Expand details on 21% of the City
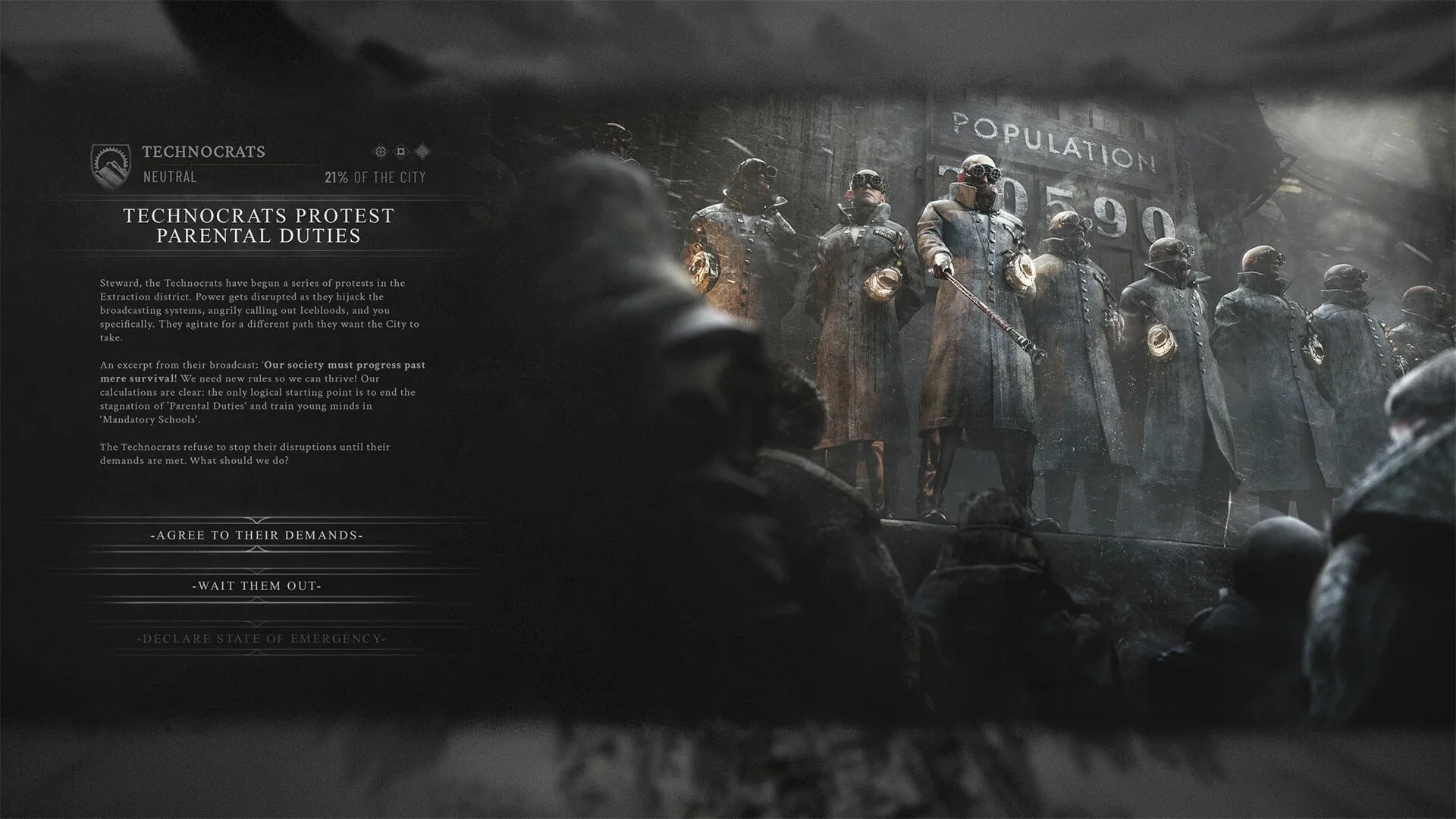This screenshot has height=819, width=1456. 375,179
